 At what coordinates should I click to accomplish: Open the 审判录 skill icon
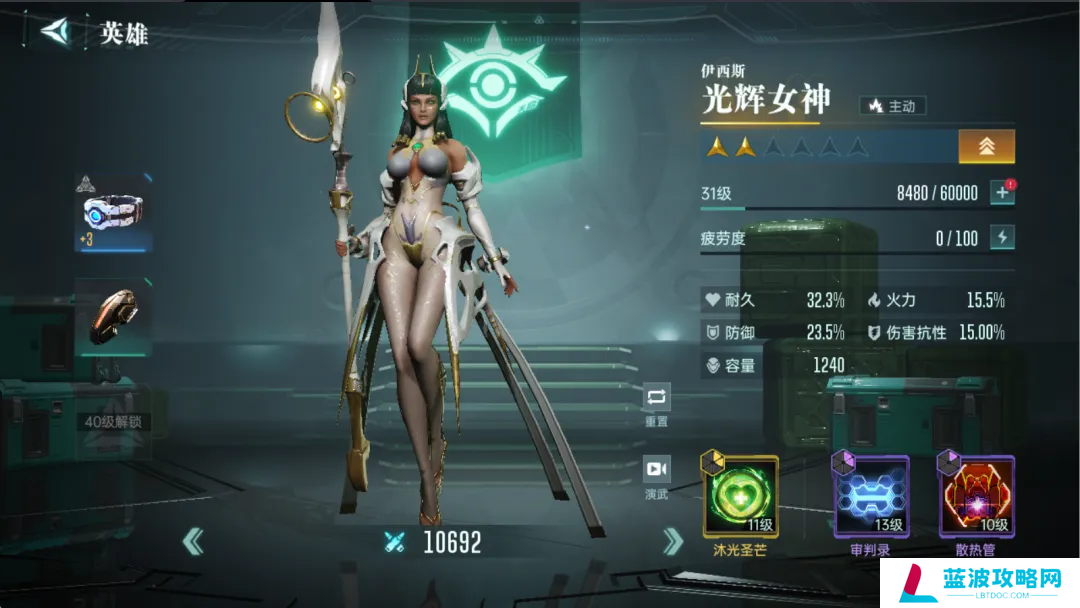coord(871,496)
